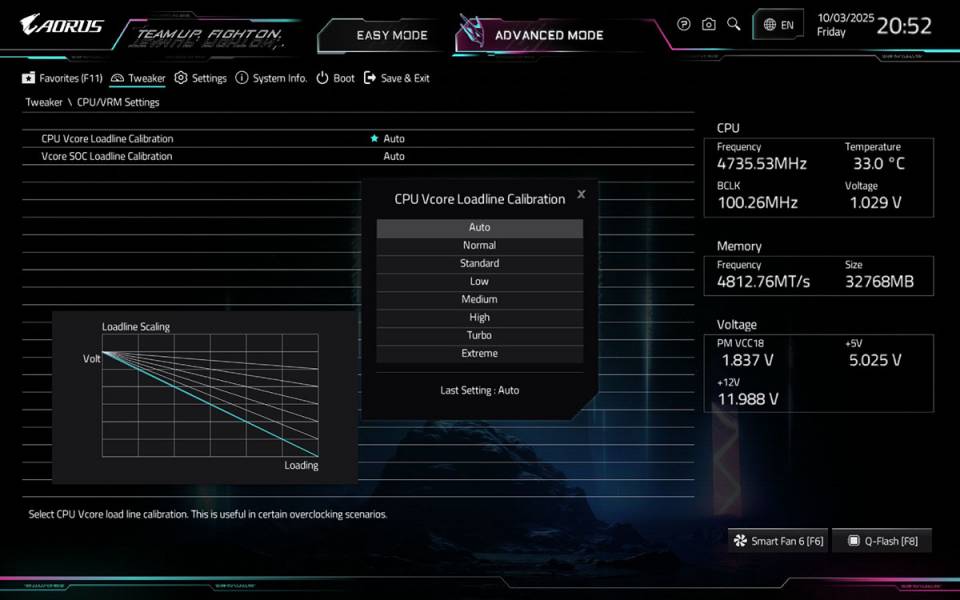Switch to the System Info. tab
The height and width of the screenshot is (600, 960).
(x=271, y=78)
